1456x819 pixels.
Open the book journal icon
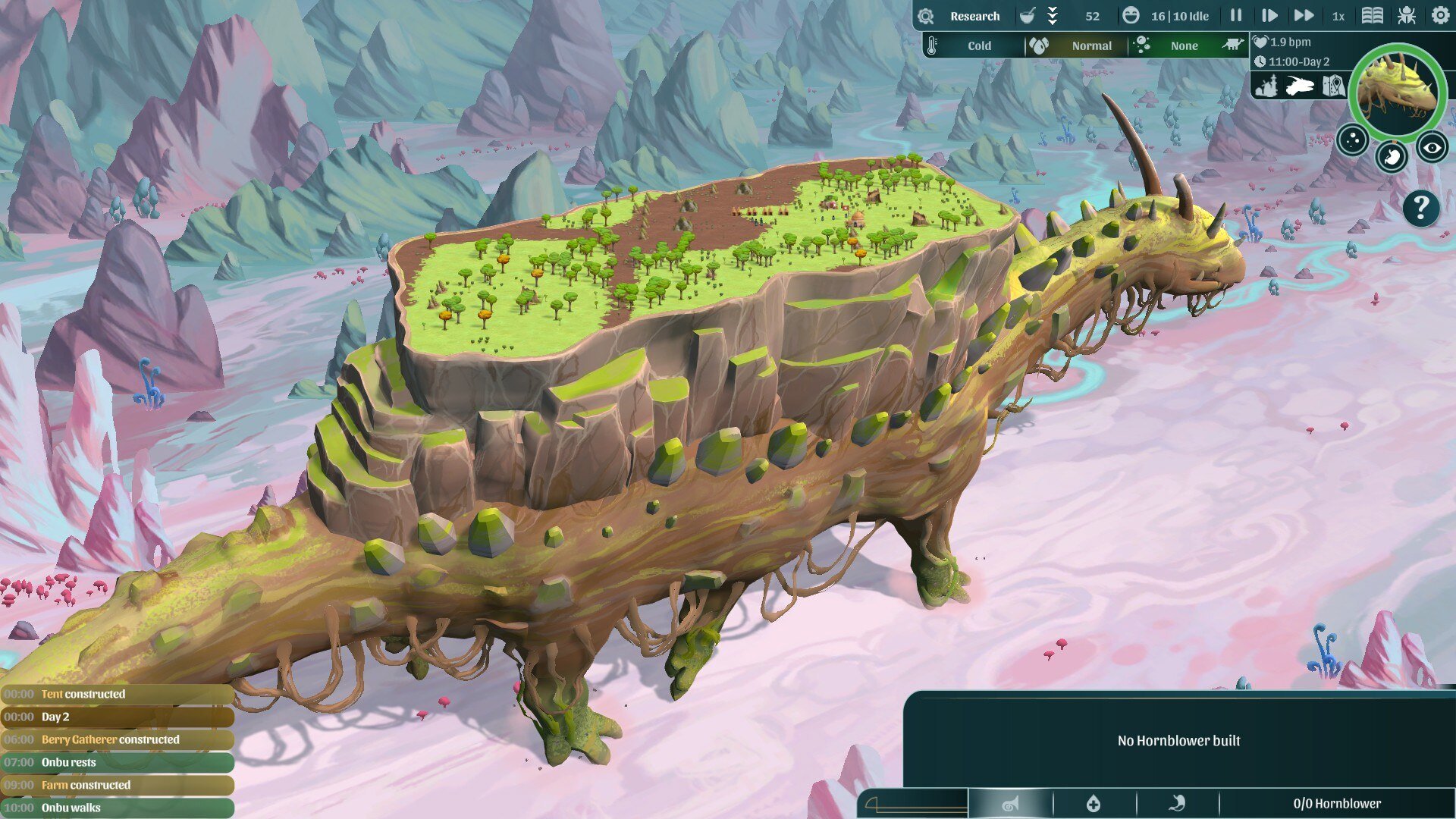[1372, 16]
